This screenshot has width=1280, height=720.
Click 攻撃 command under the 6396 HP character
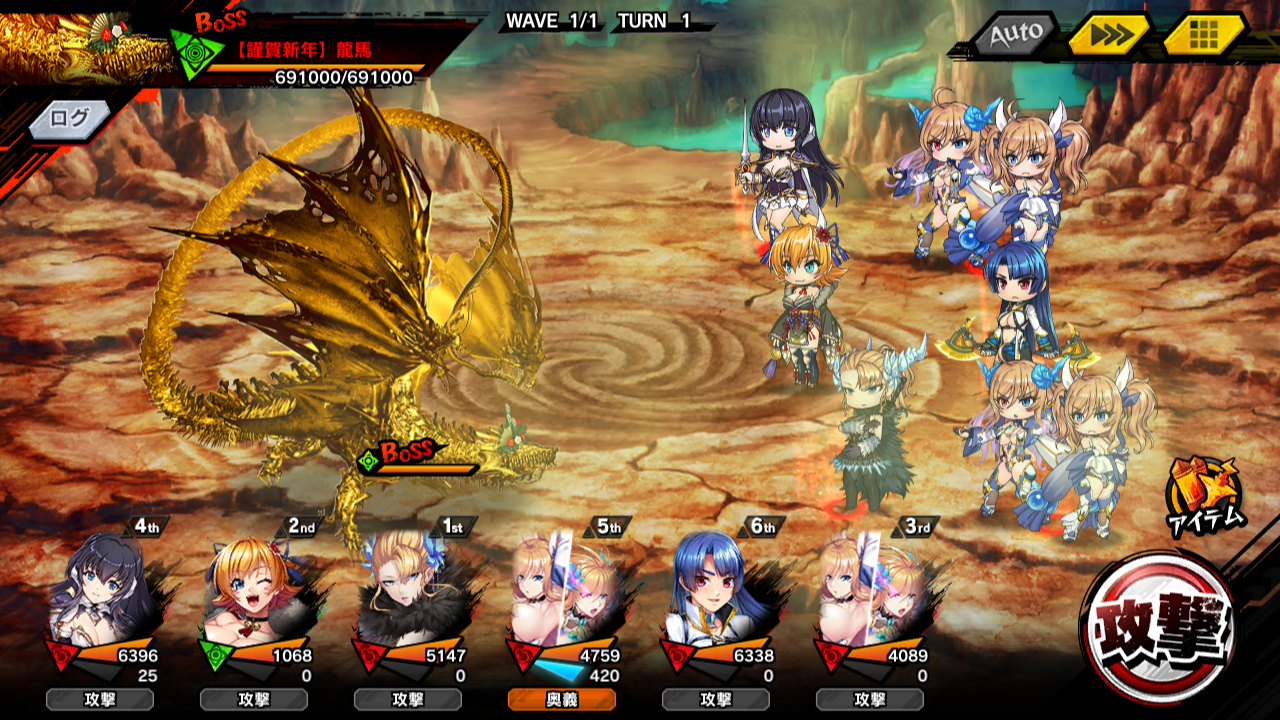pos(100,700)
